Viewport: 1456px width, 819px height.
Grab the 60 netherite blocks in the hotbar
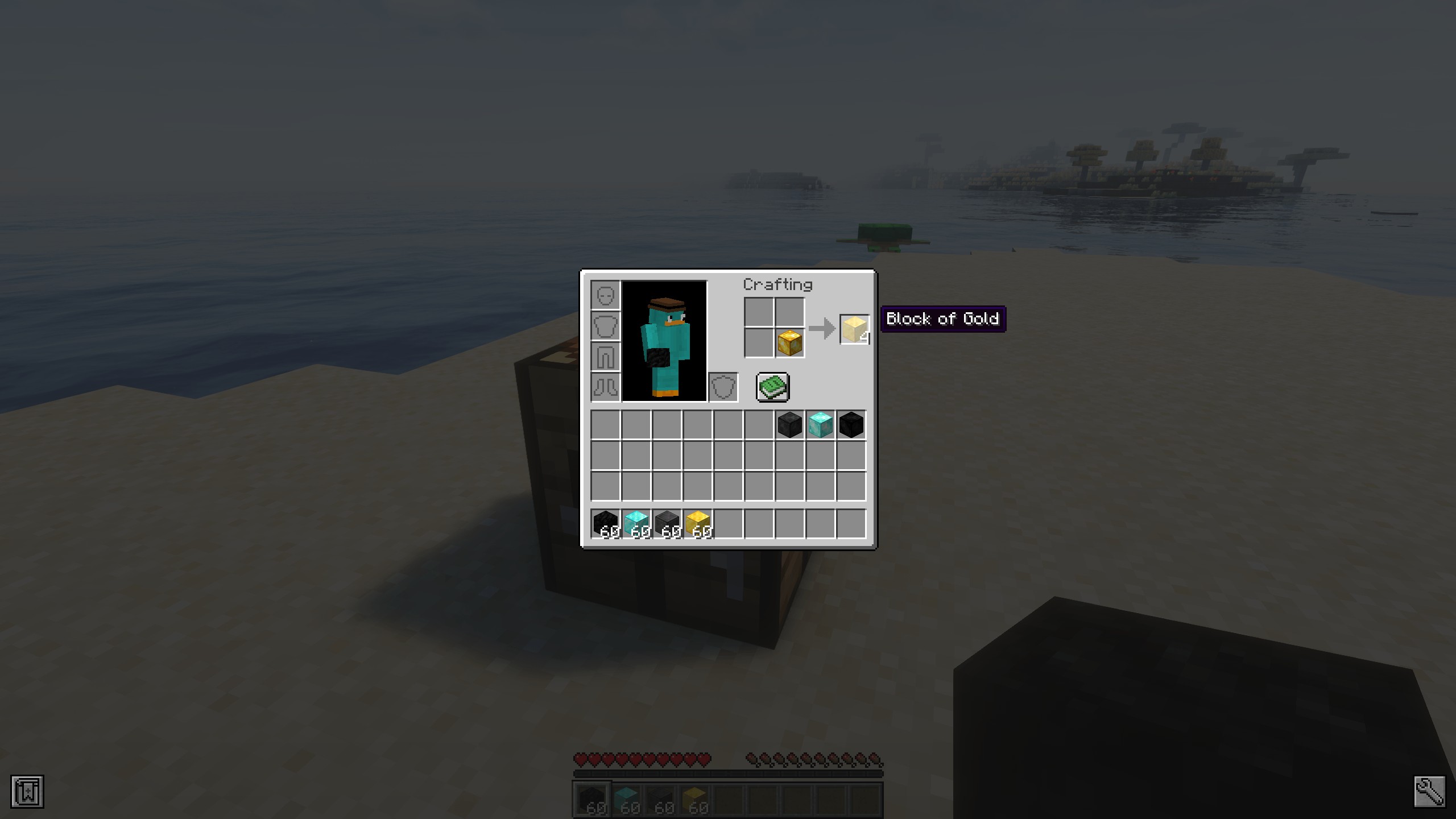click(x=667, y=523)
